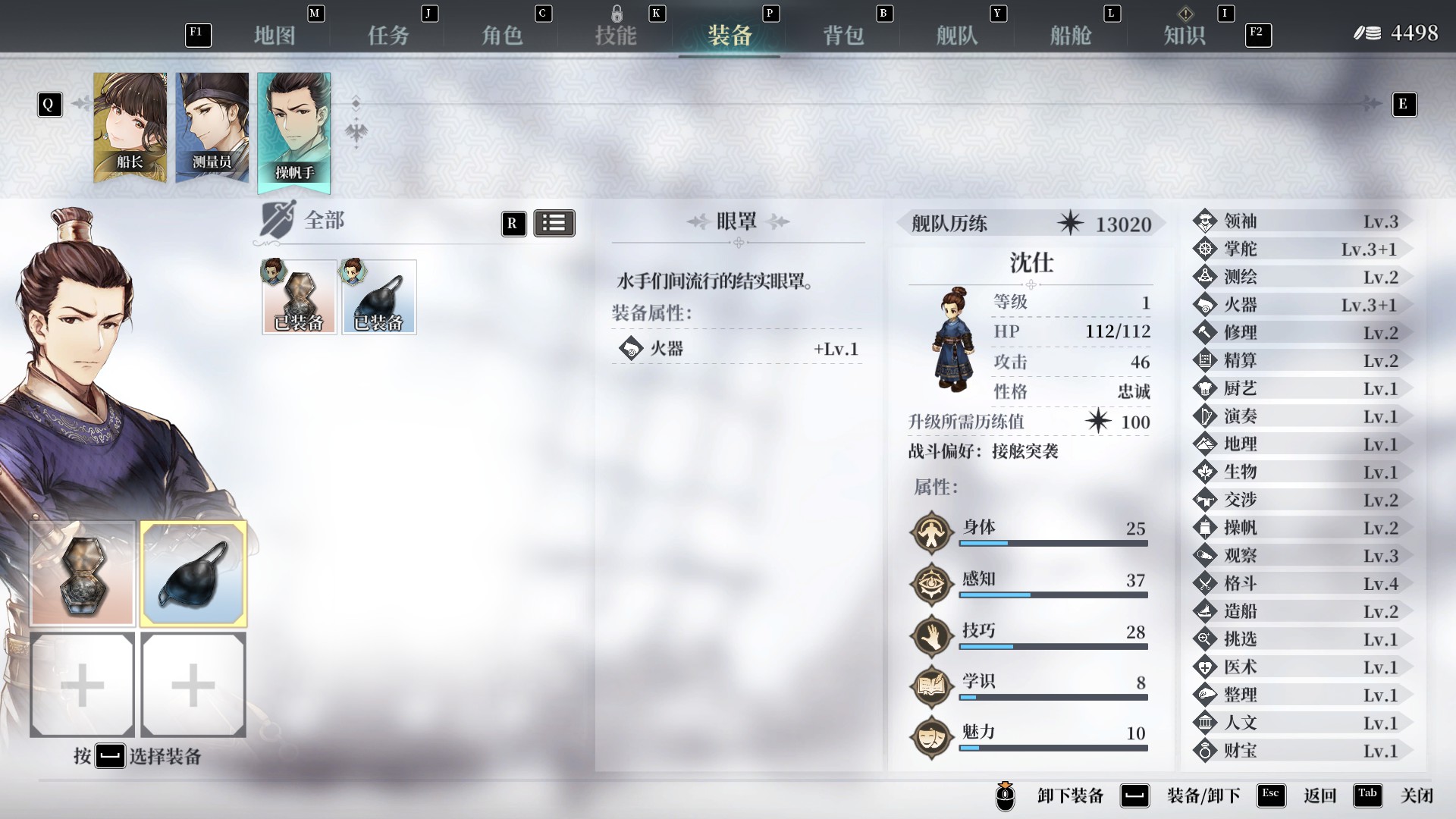This screenshot has width=1456, height=819.
Task: Click the 厨艺 skill icon
Action: click(x=1207, y=388)
